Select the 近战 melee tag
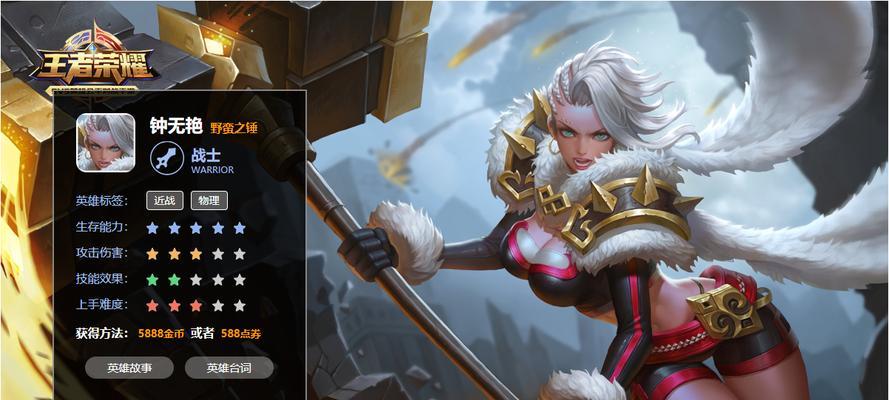 pos(165,200)
